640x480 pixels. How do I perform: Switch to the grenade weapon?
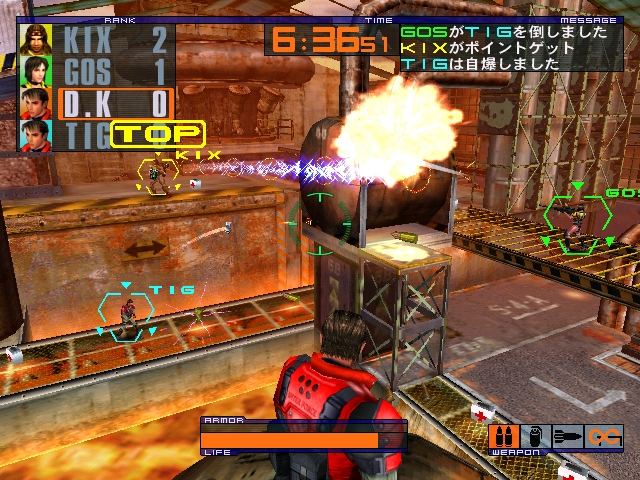tap(534, 437)
